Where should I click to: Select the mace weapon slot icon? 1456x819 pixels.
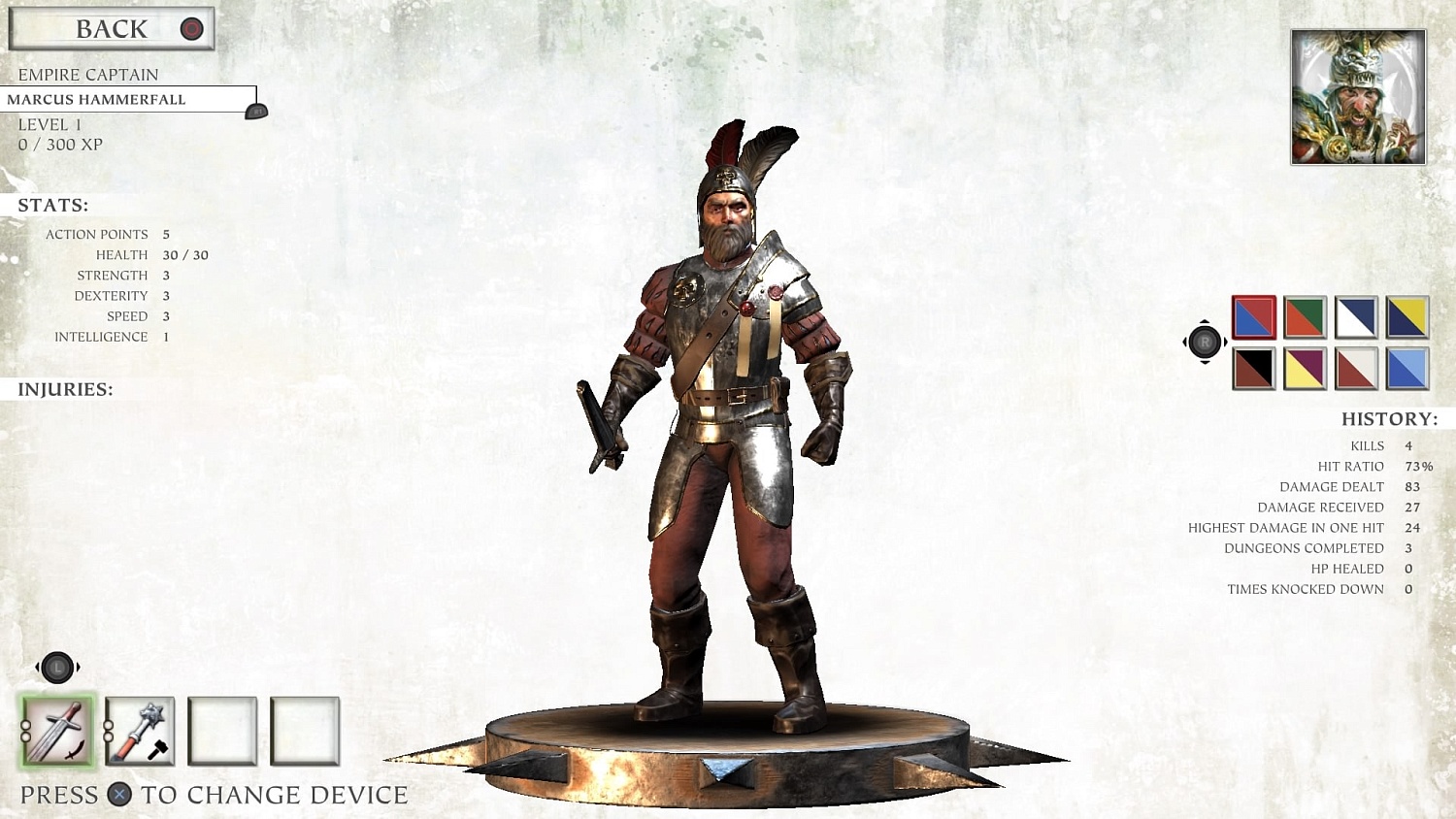point(139,733)
